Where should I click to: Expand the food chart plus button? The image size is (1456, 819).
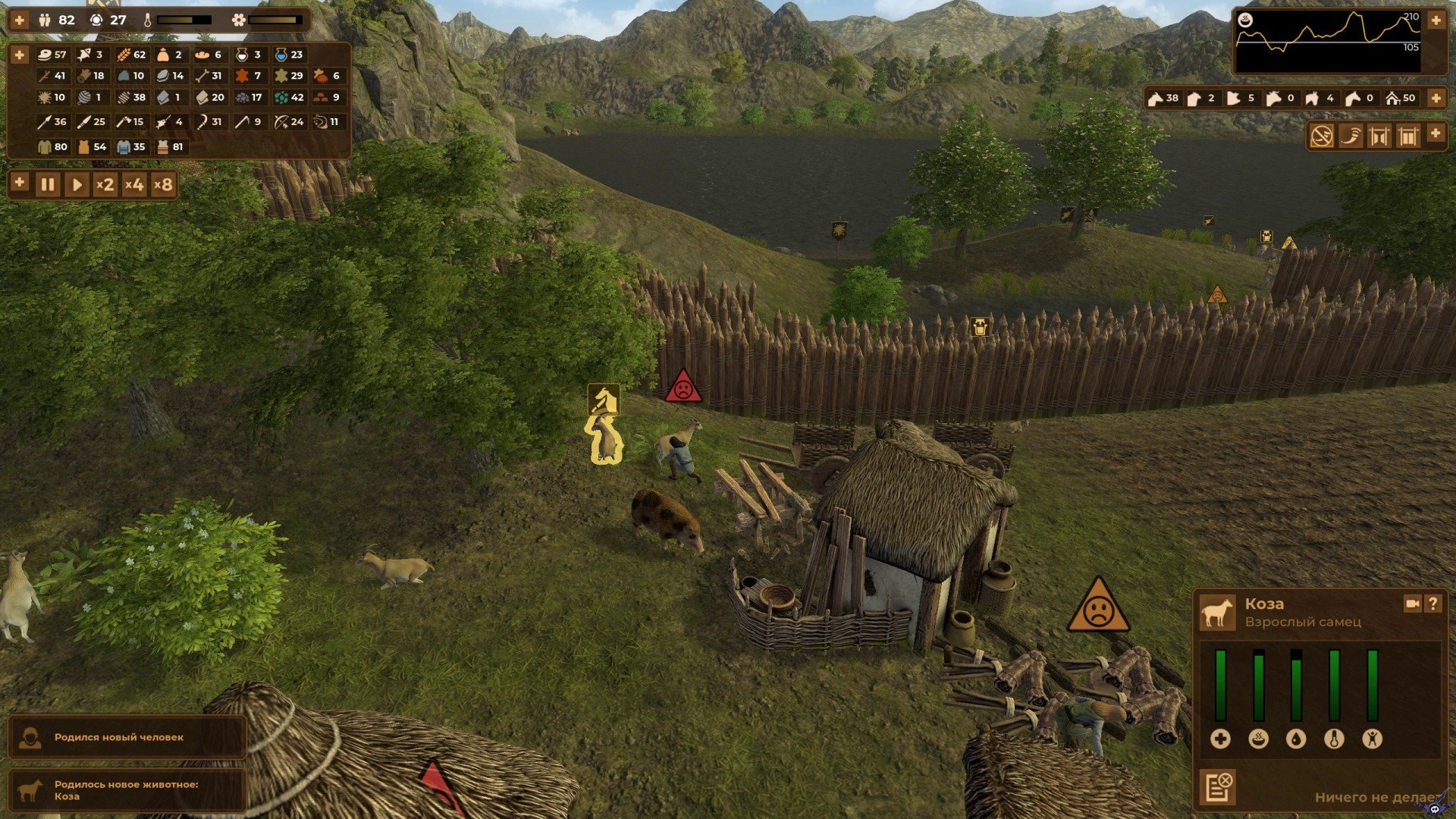(1436, 20)
